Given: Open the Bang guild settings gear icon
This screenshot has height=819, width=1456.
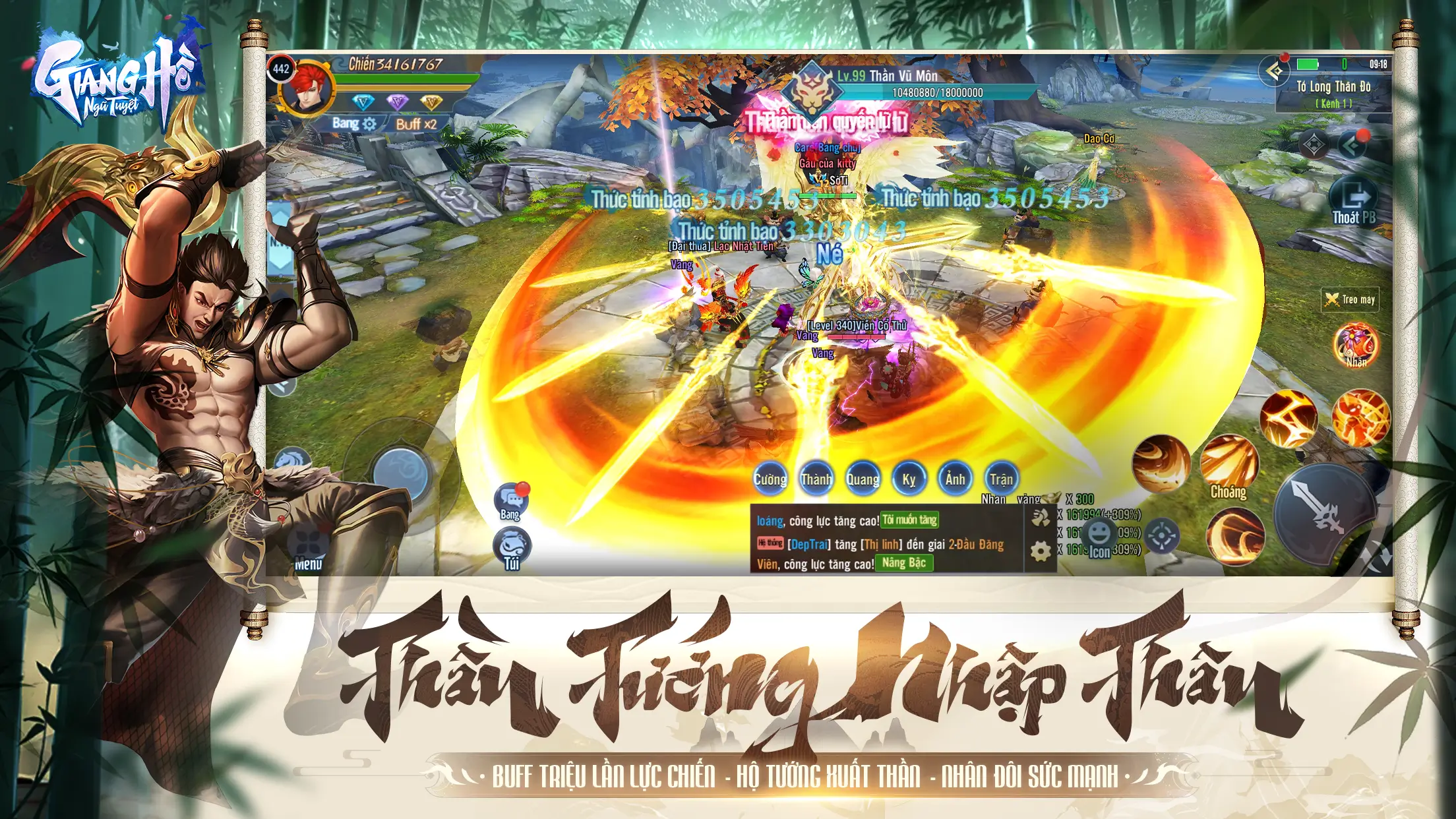Looking at the screenshot, I should [370, 124].
